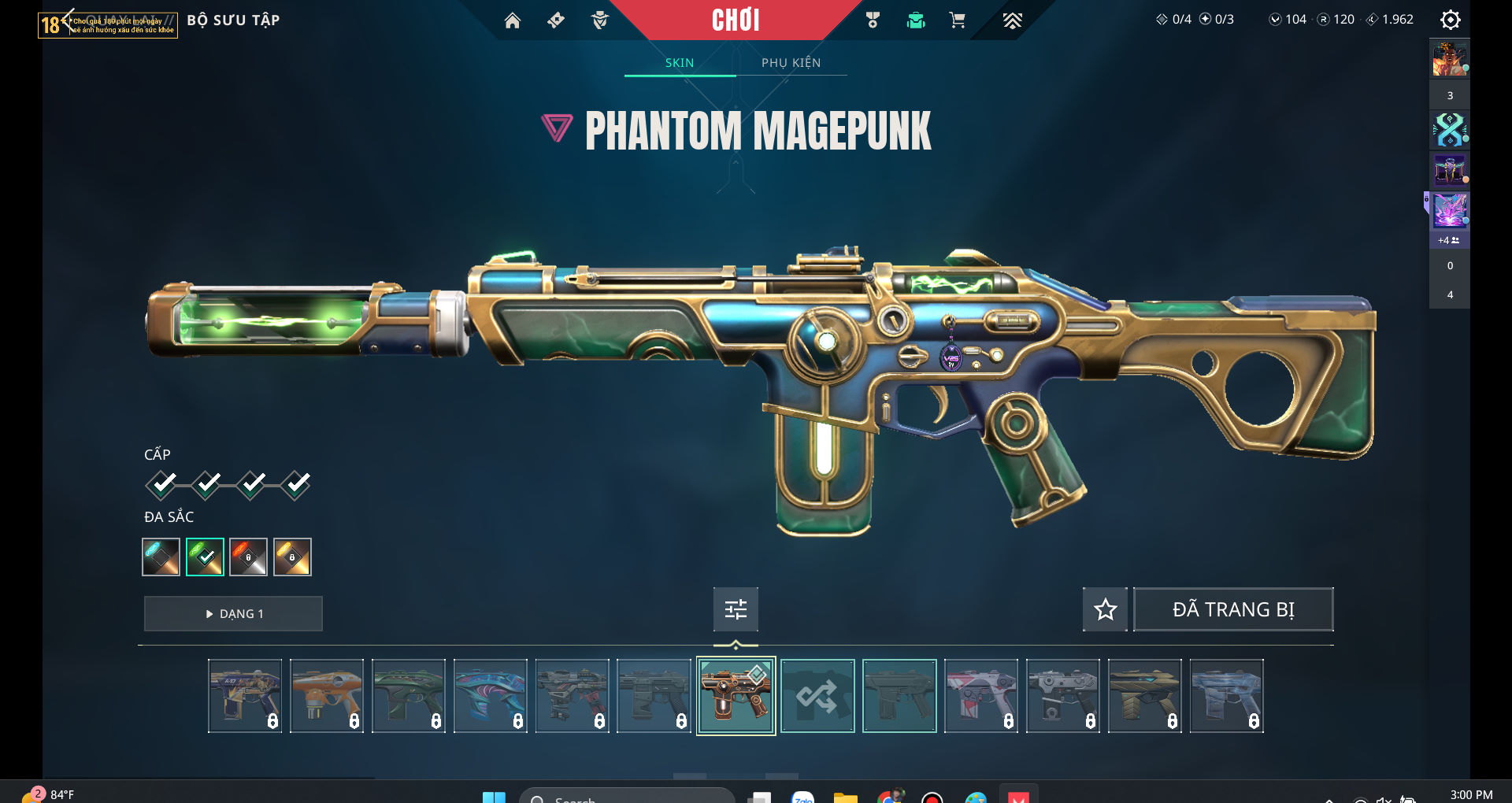Select the Magepunk Phantom skin thumbnail

click(736, 696)
